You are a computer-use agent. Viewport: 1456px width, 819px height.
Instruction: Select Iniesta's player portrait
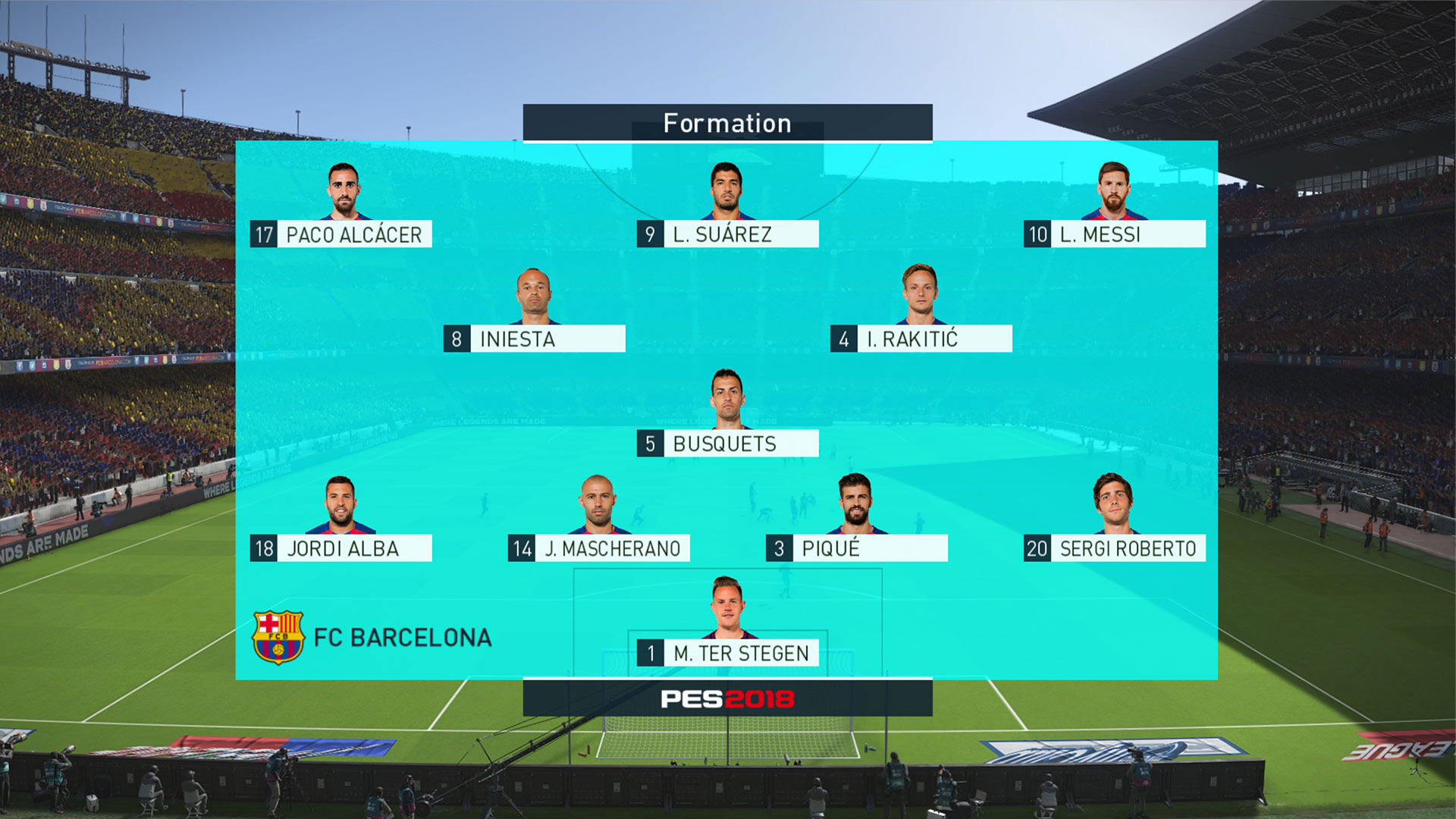click(533, 296)
